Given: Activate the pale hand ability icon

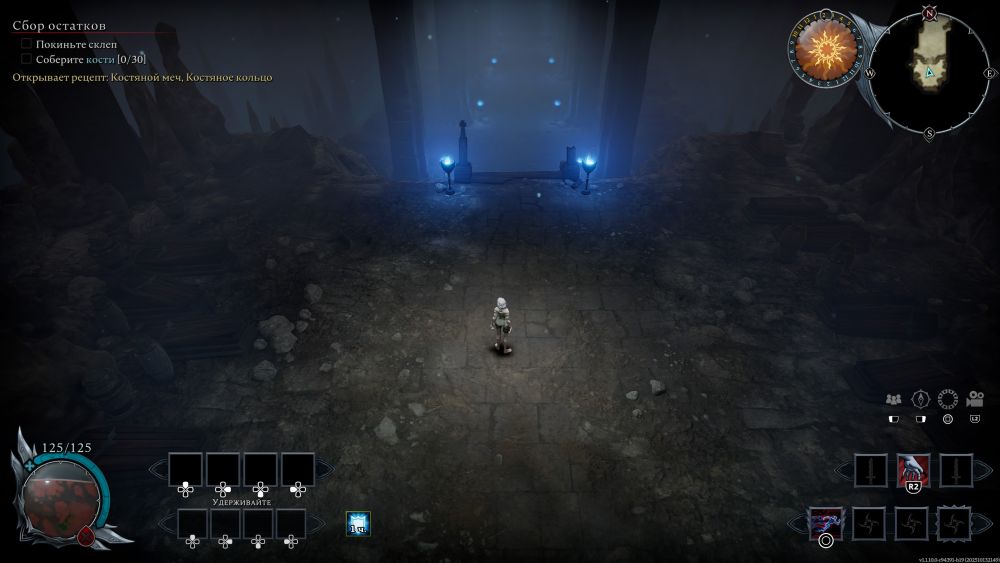Looking at the screenshot, I should [913, 468].
